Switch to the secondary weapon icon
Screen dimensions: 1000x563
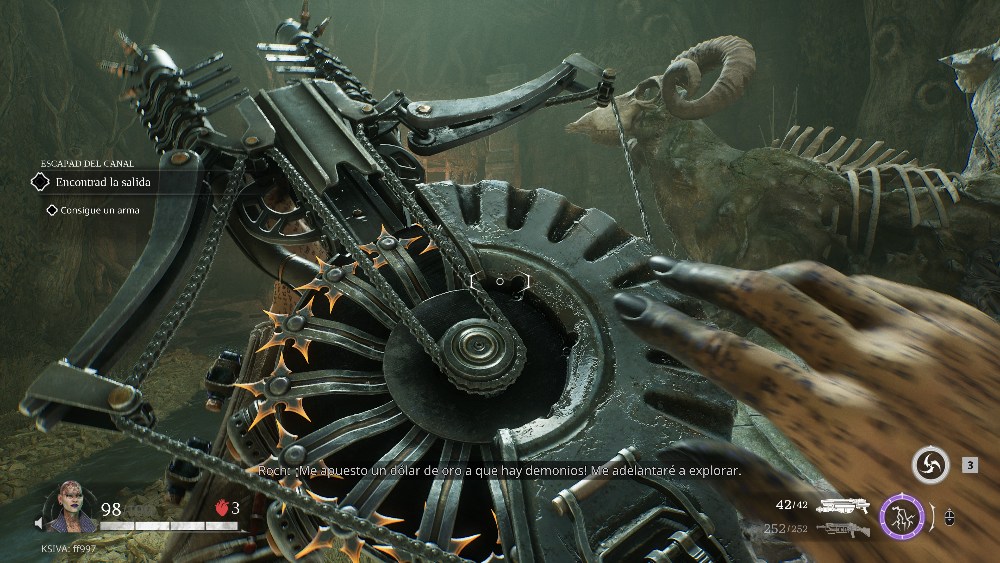click(x=842, y=528)
